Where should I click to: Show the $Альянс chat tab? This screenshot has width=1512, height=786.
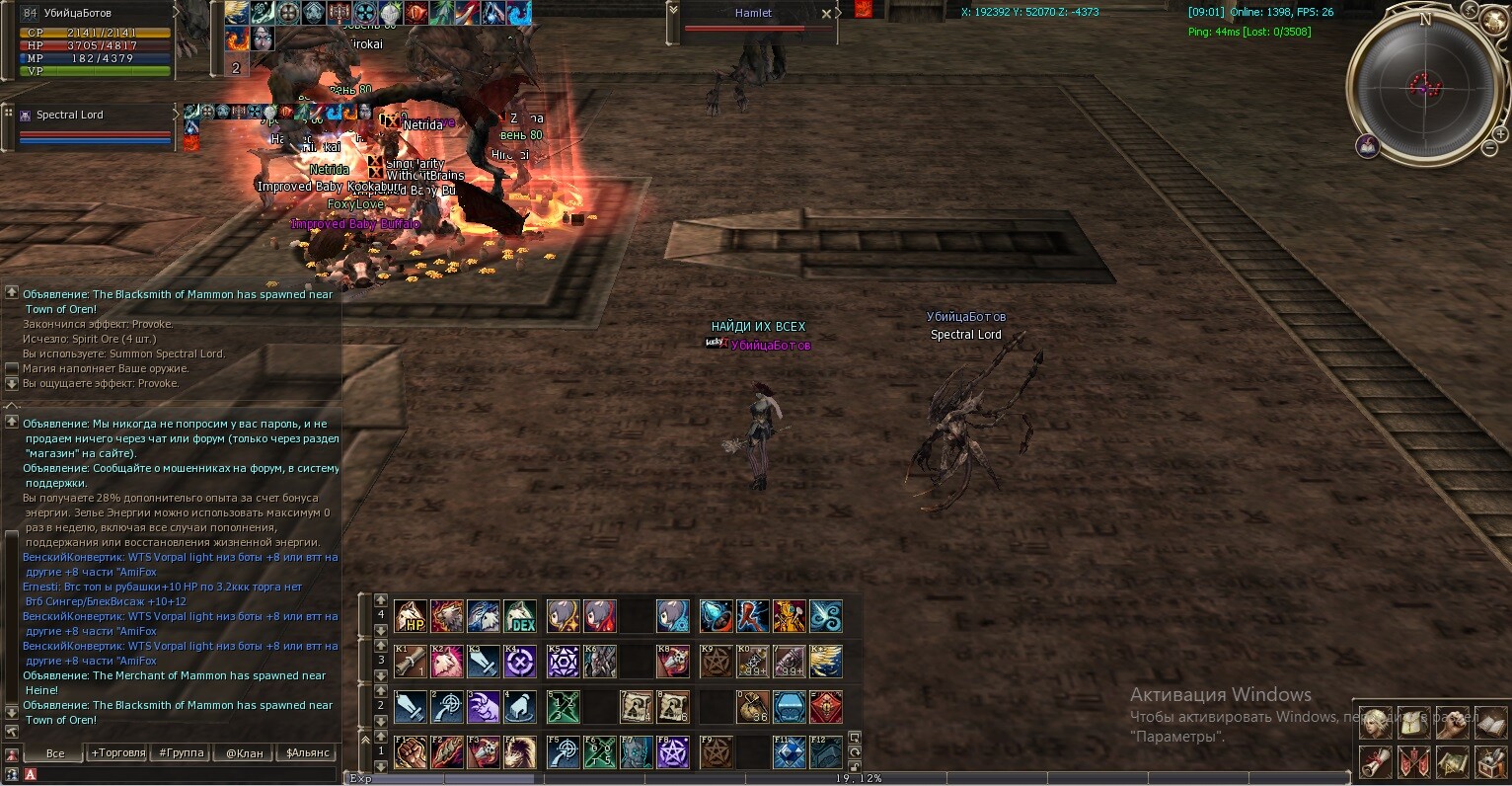click(307, 752)
